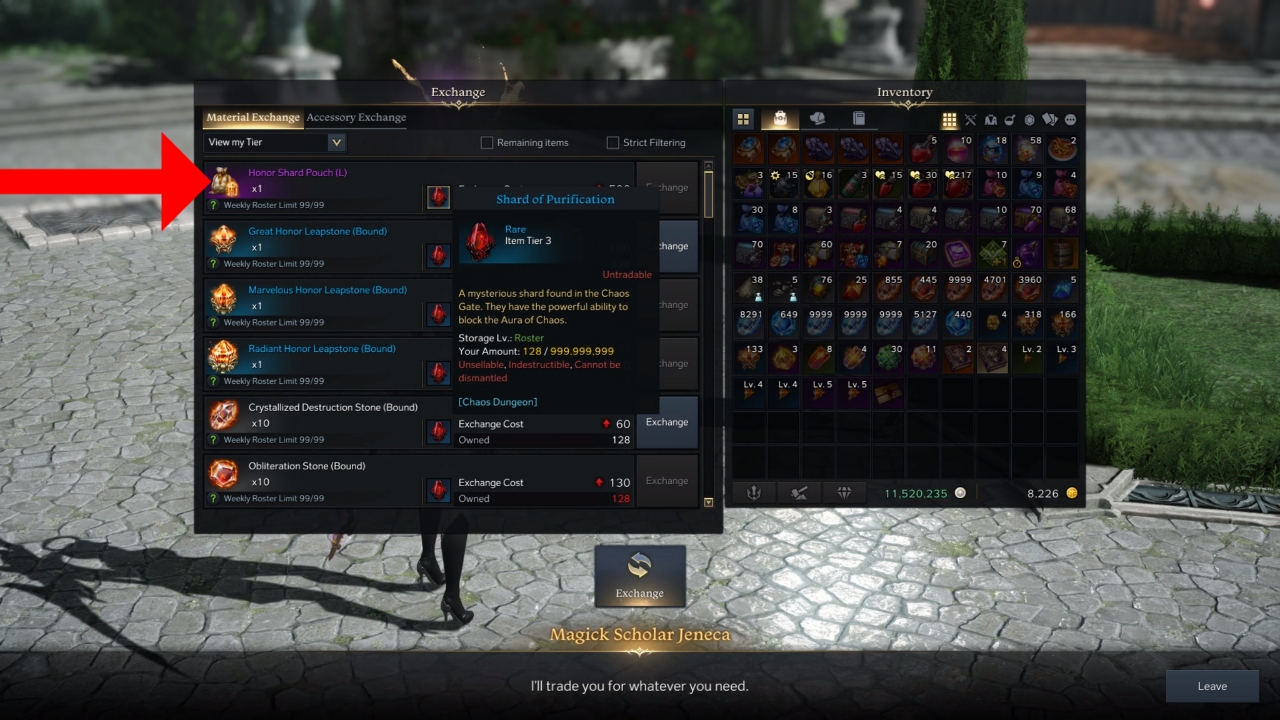Filter inventory by the crossed swords weapon icon
Screen dimensions: 1280x720
pyautogui.click(x=970, y=119)
